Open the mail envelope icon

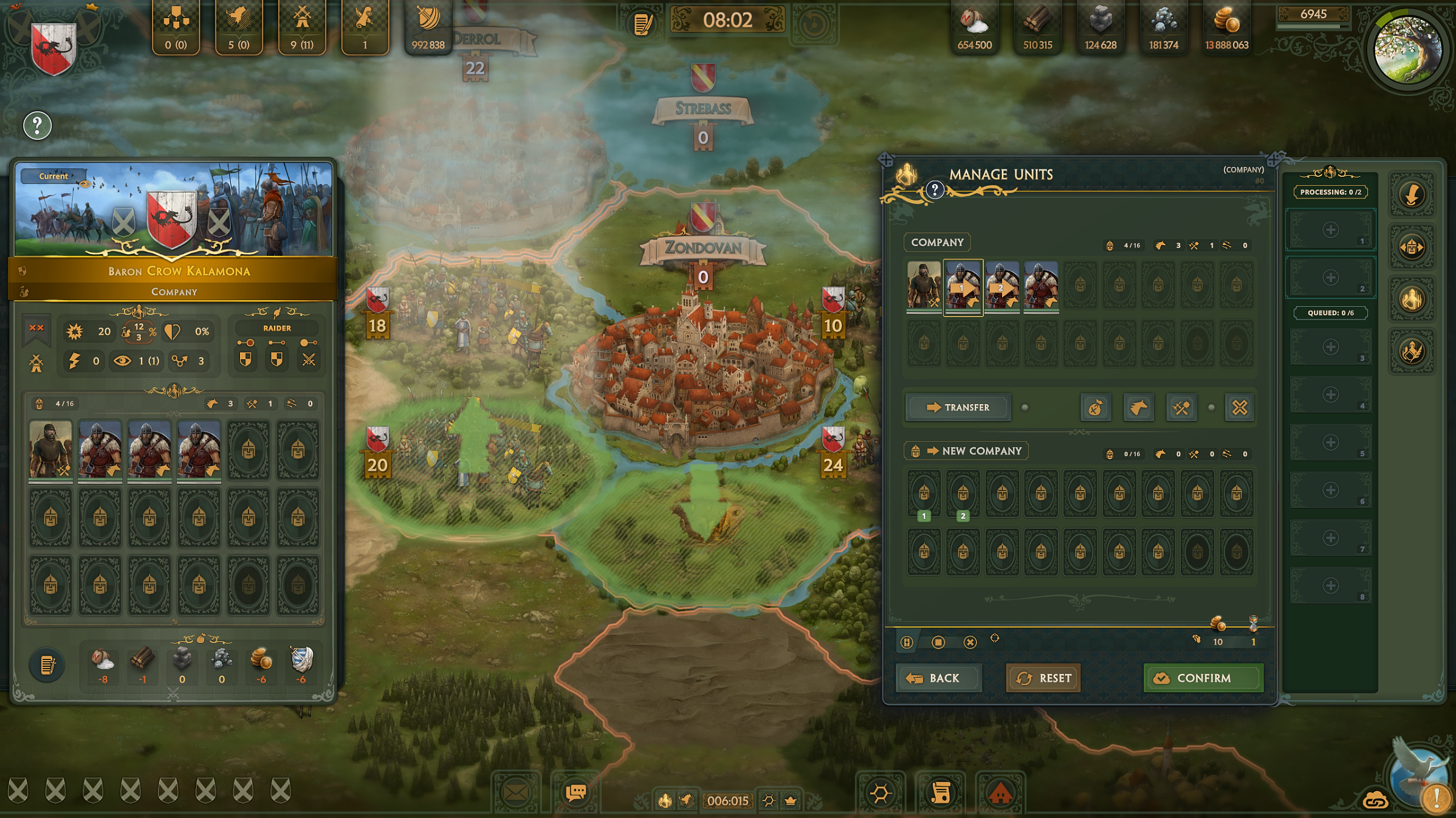(515, 793)
